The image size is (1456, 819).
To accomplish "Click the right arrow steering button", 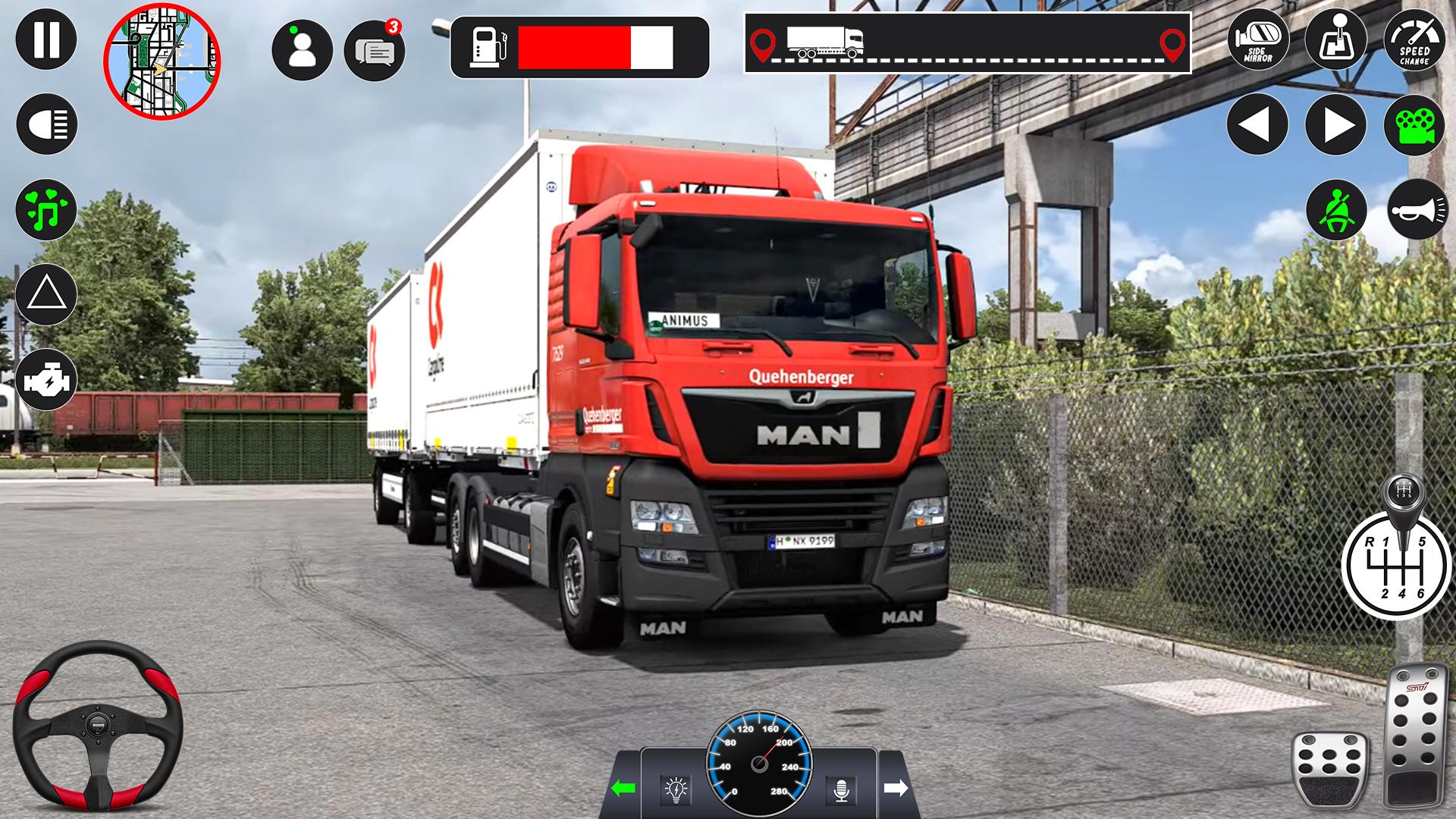I will point(1335,124).
